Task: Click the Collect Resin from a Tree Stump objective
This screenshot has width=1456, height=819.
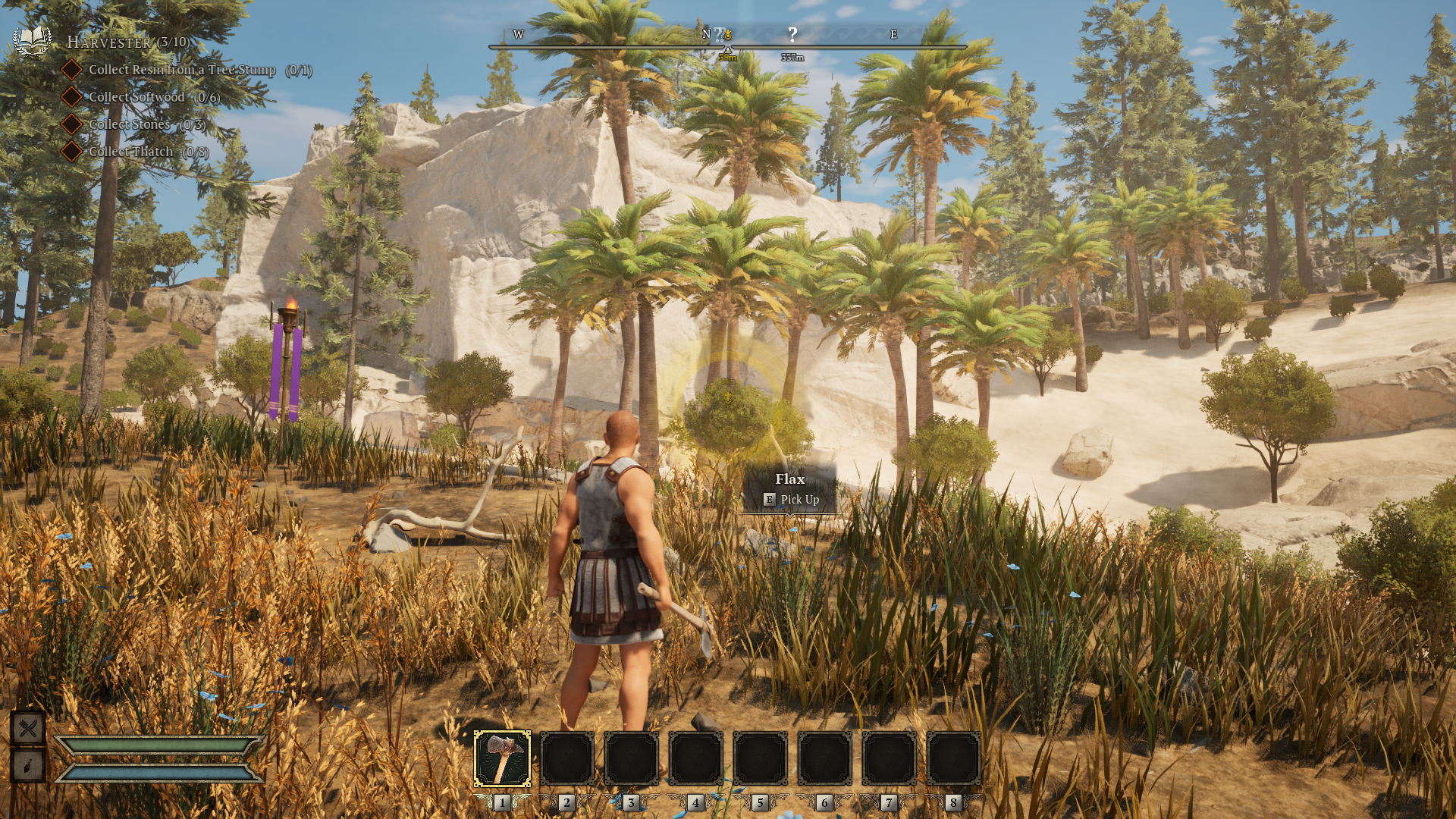Action: (x=200, y=70)
